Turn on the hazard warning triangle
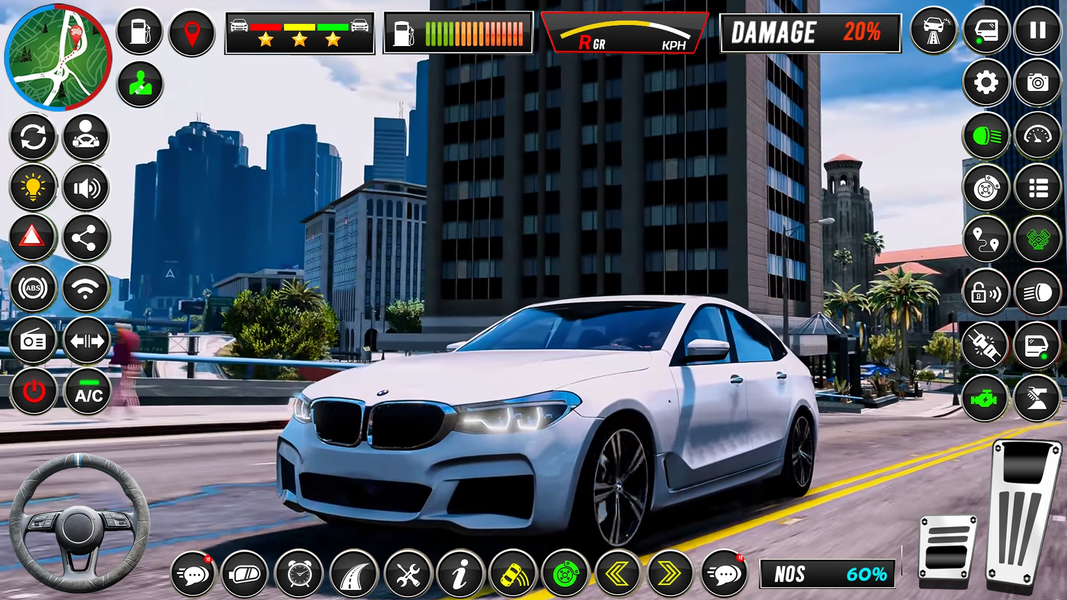 33,238
